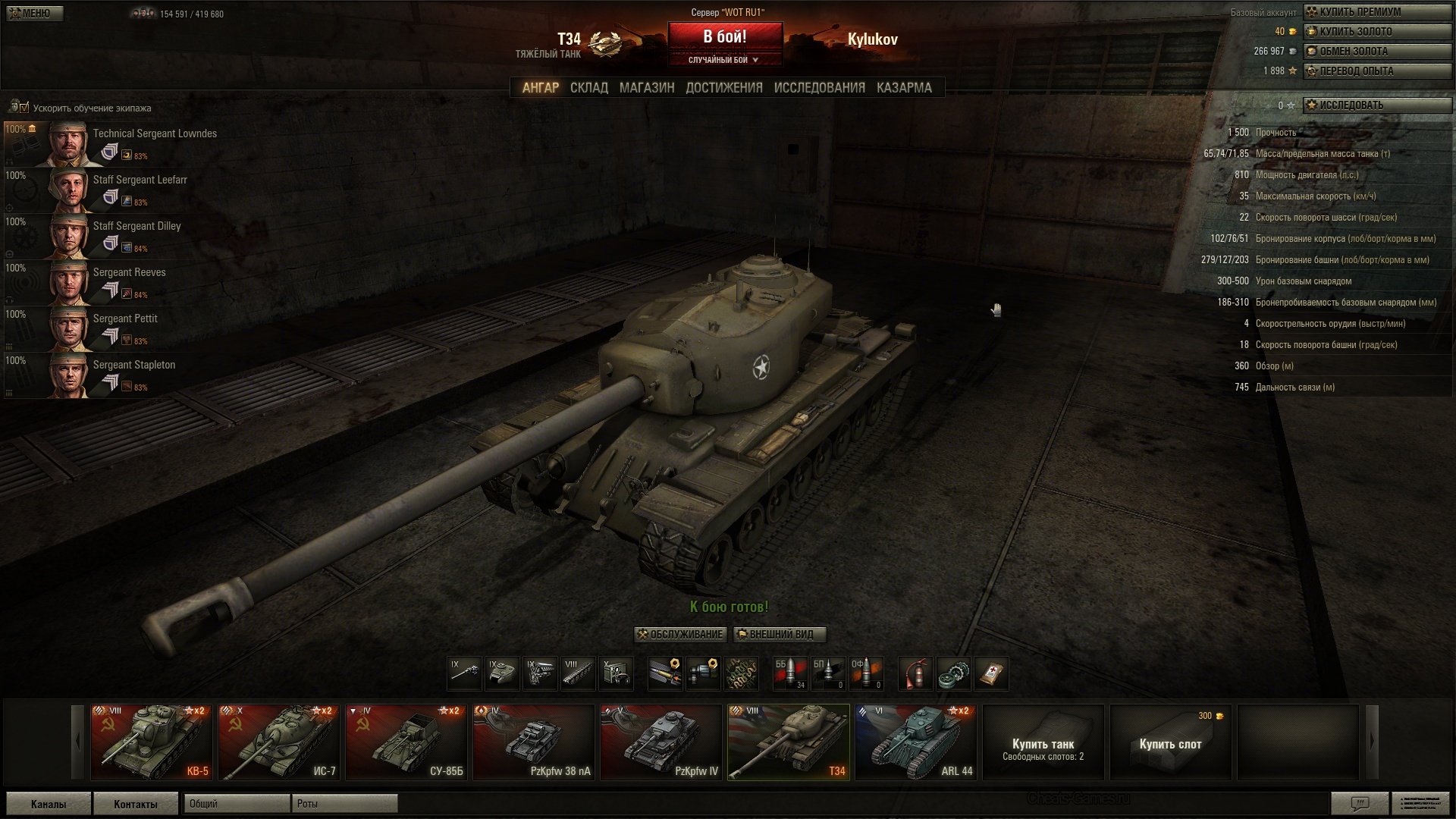The image size is (1456, 819).
Task: Start the battle with В бой!
Action: point(724,37)
